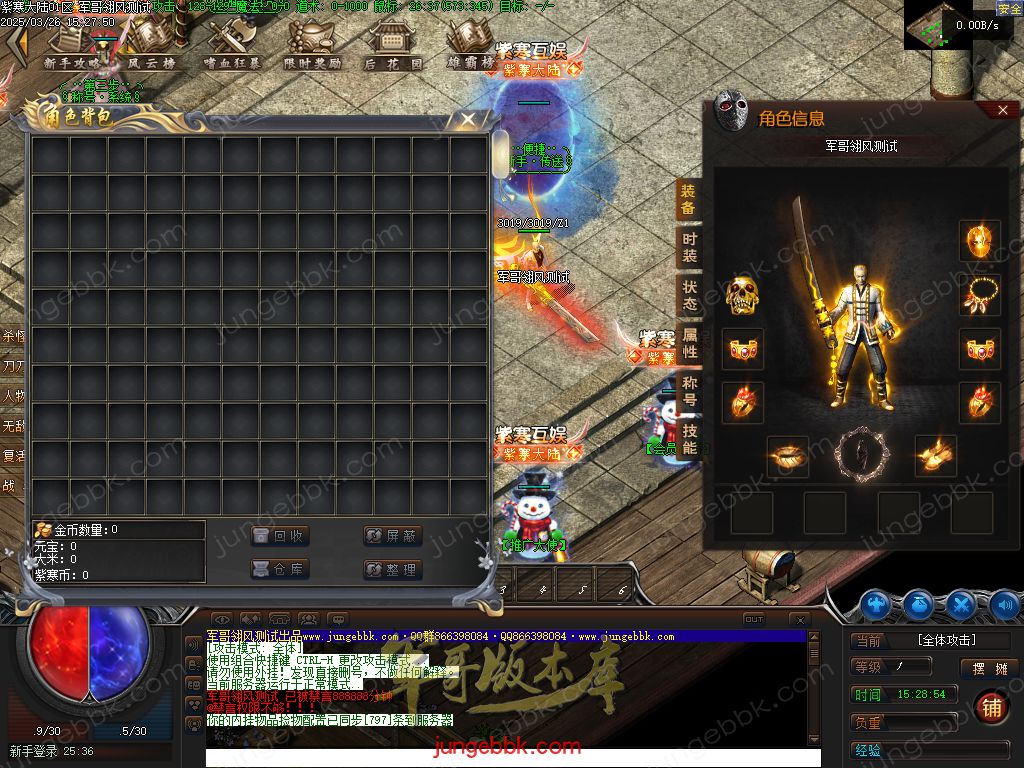Select the golden necklace equipment slot
1024x768 pixels.
click(979, 295)
